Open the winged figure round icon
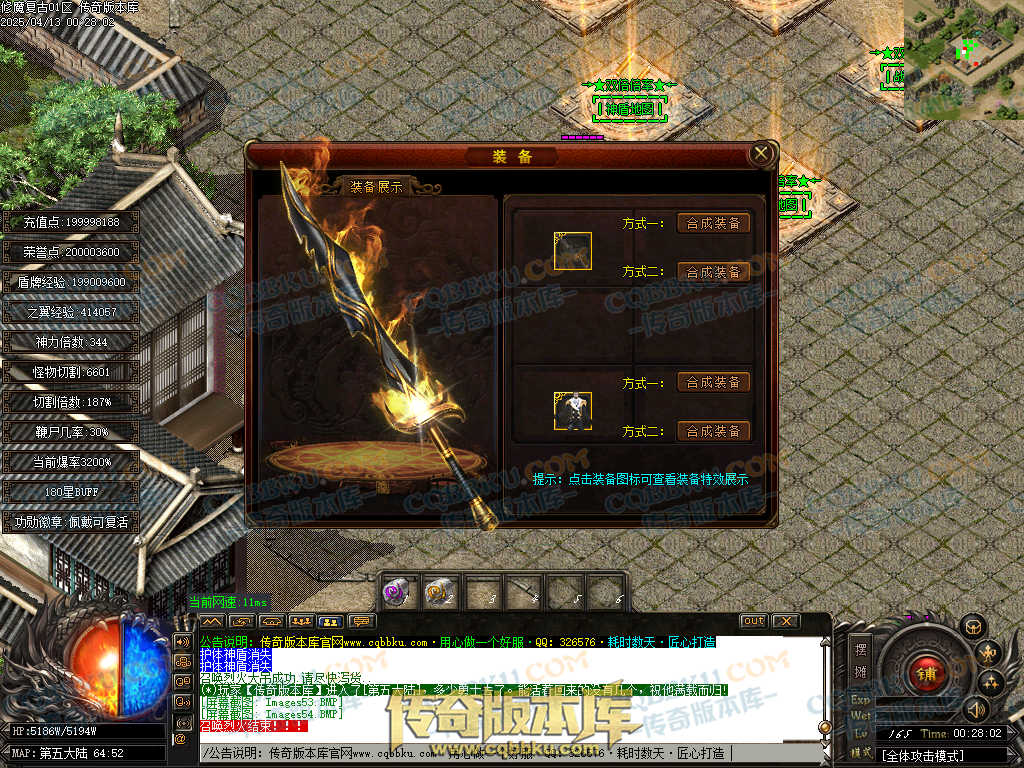This screenshot has height=768, width=1024. [988, 653]
